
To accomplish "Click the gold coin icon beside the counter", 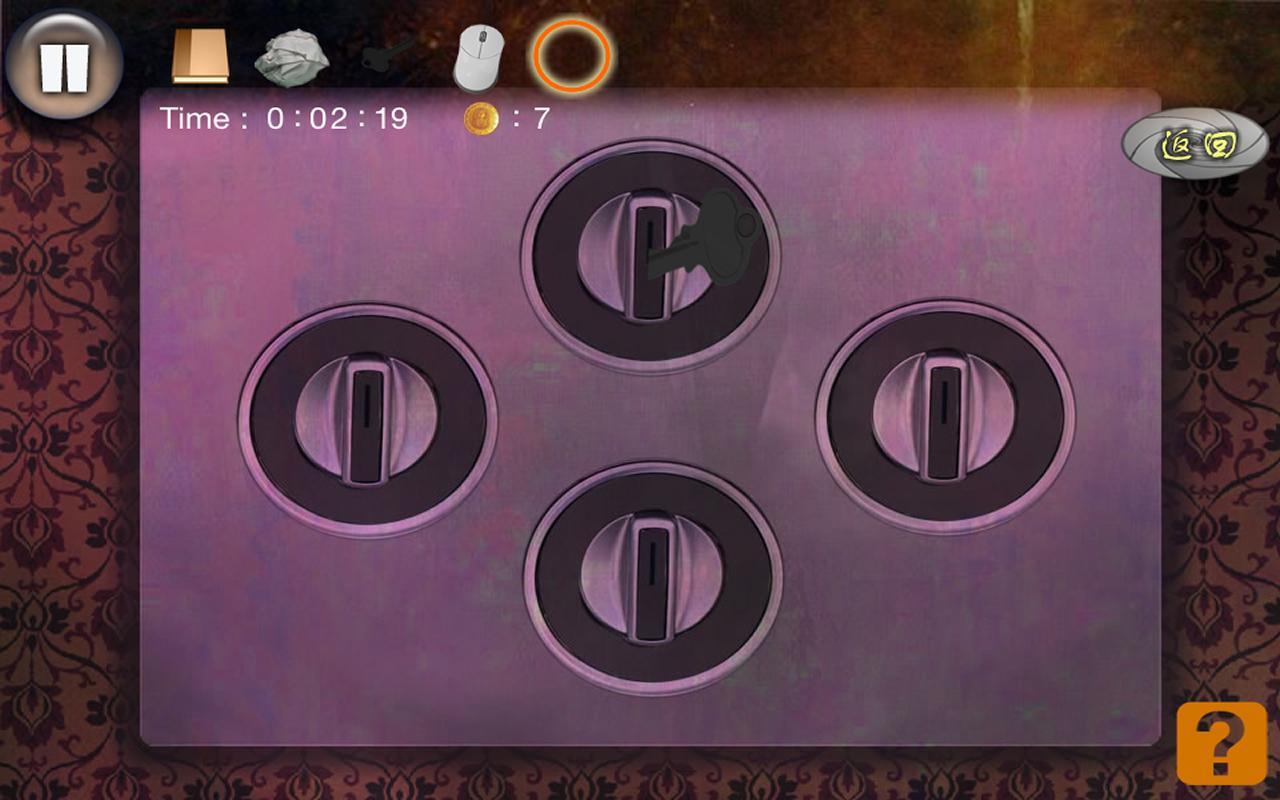I will 482,118.
